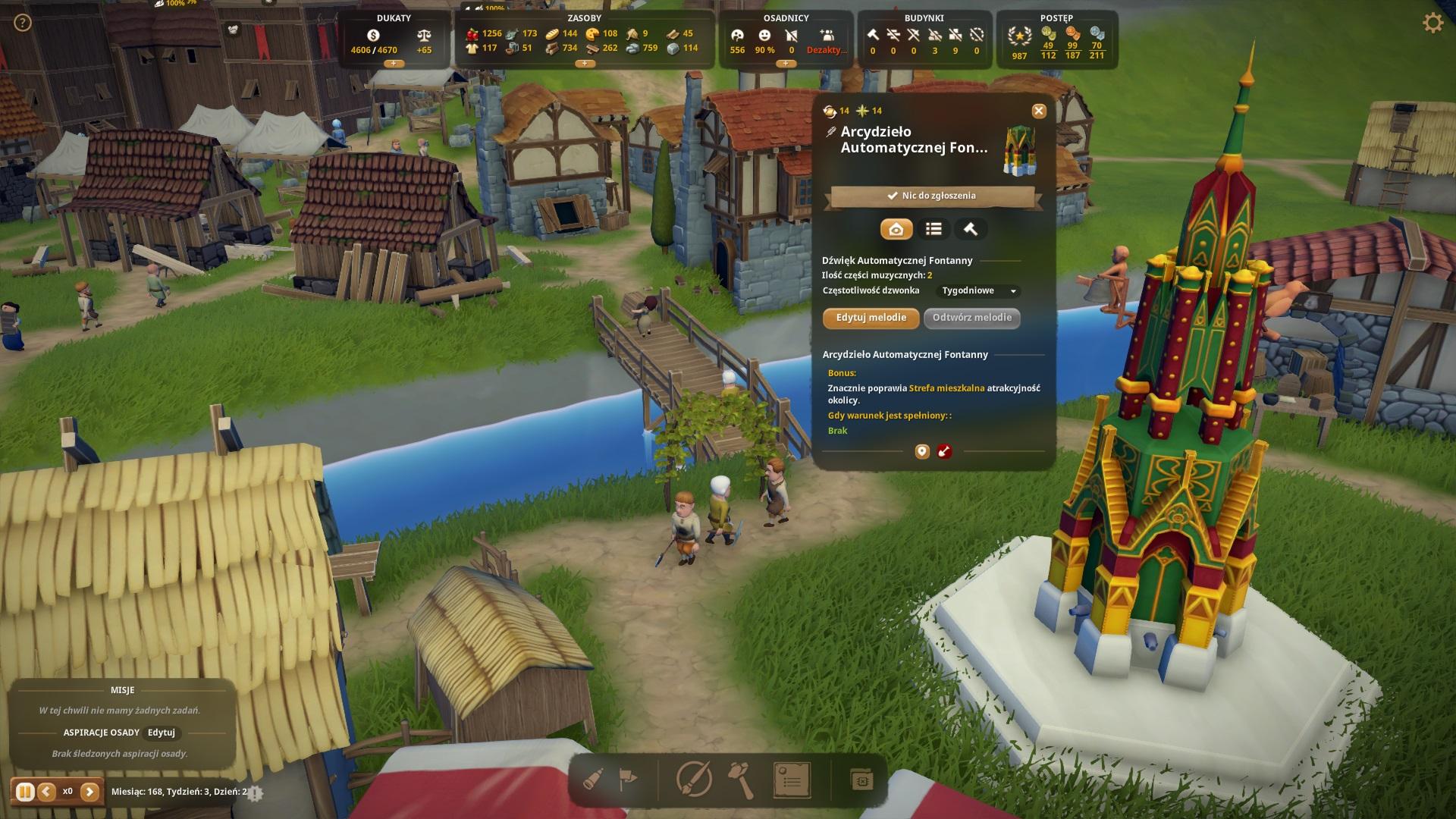Click the map pin locate icon
This screenshot has height=819, width=1456.
[x=922, y=452]
